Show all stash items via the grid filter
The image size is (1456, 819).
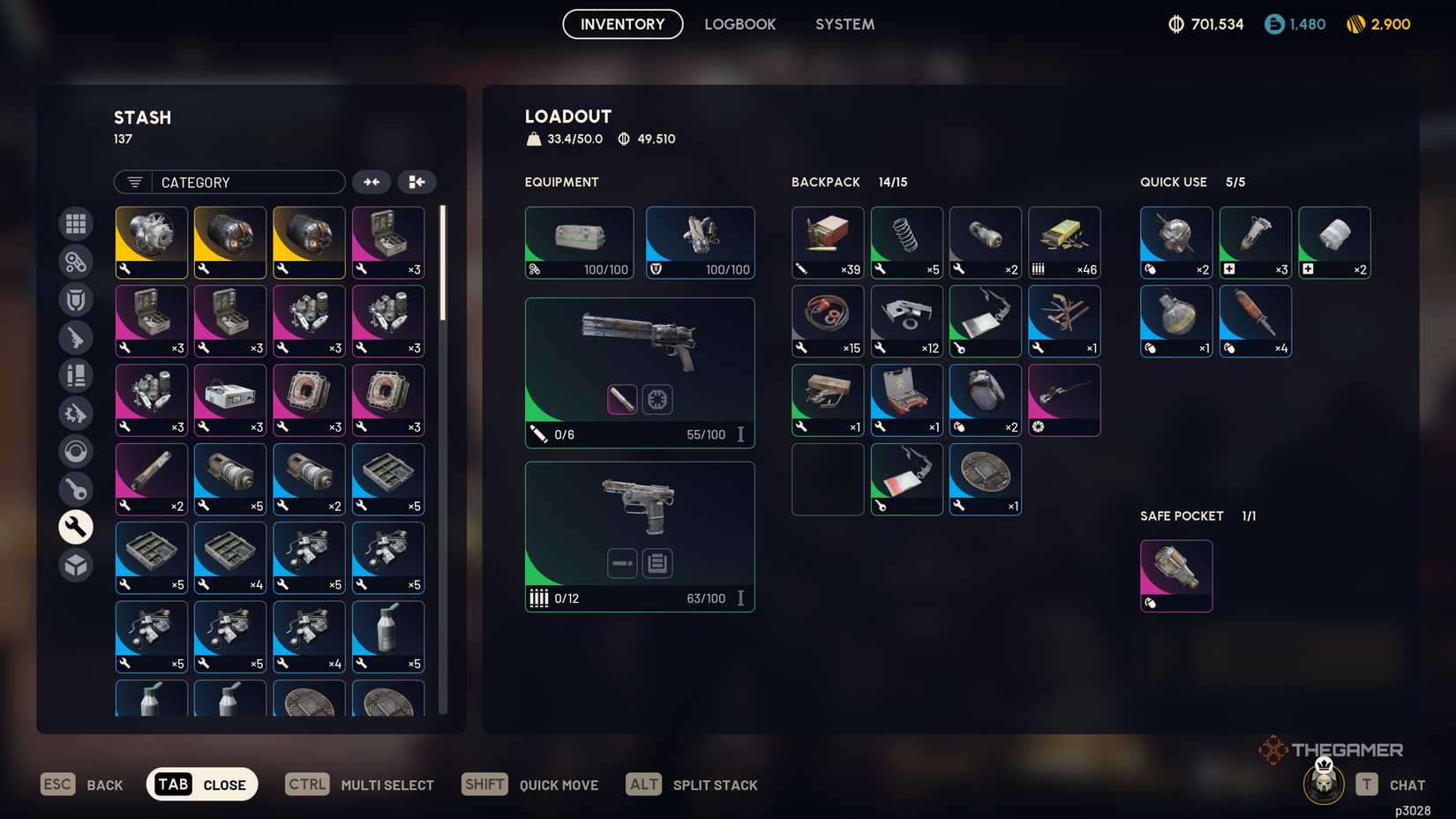(76, 223)
